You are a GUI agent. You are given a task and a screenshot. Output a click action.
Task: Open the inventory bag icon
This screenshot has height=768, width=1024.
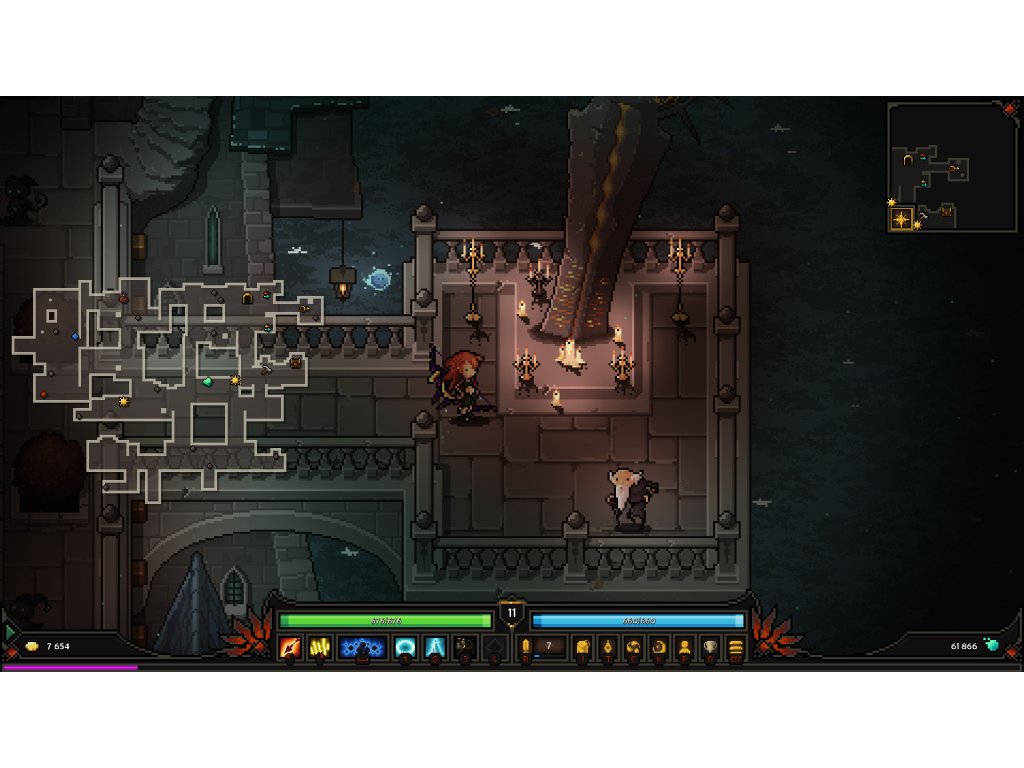pyautogui.click(x=583, y=647)
